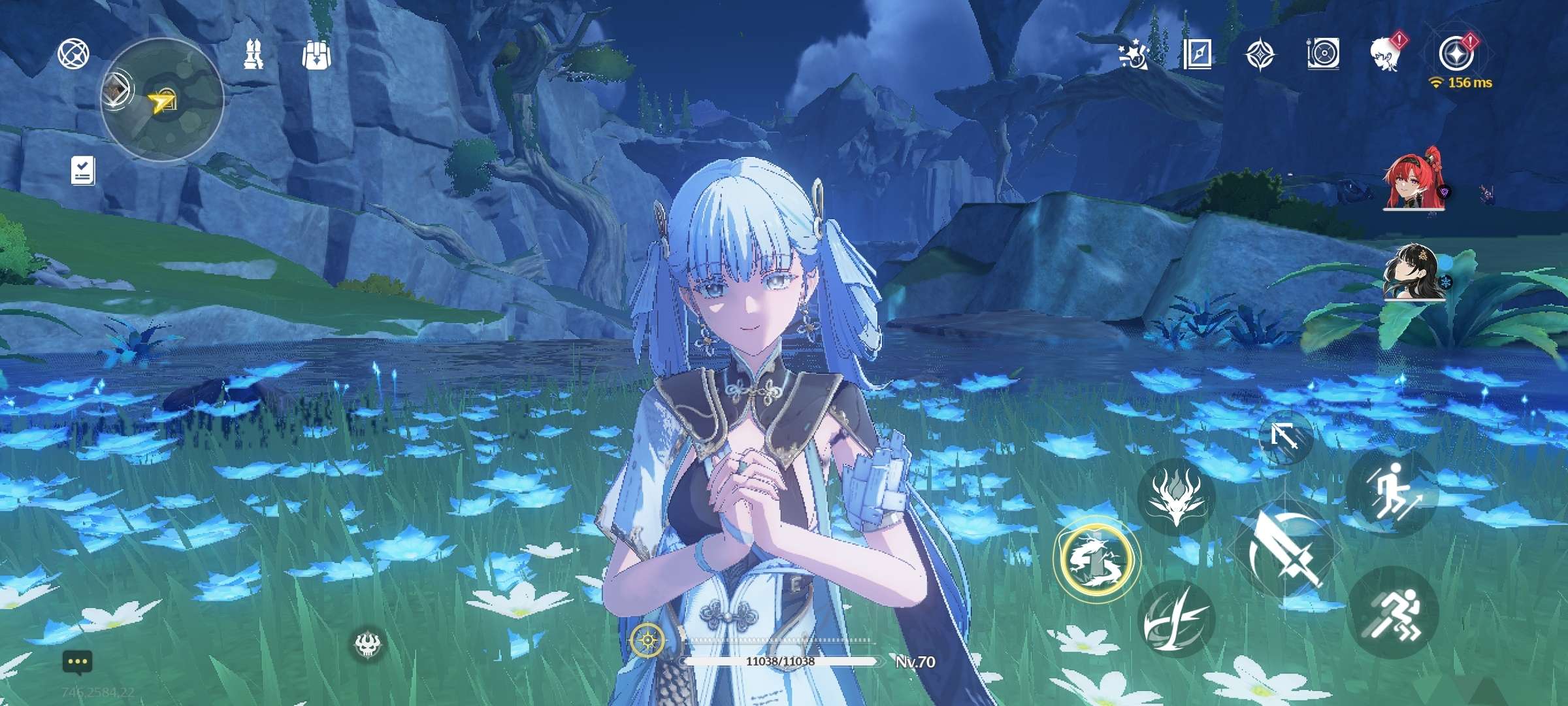
Task: Activate the dragon head echo skill
Action: point(1176,497)
